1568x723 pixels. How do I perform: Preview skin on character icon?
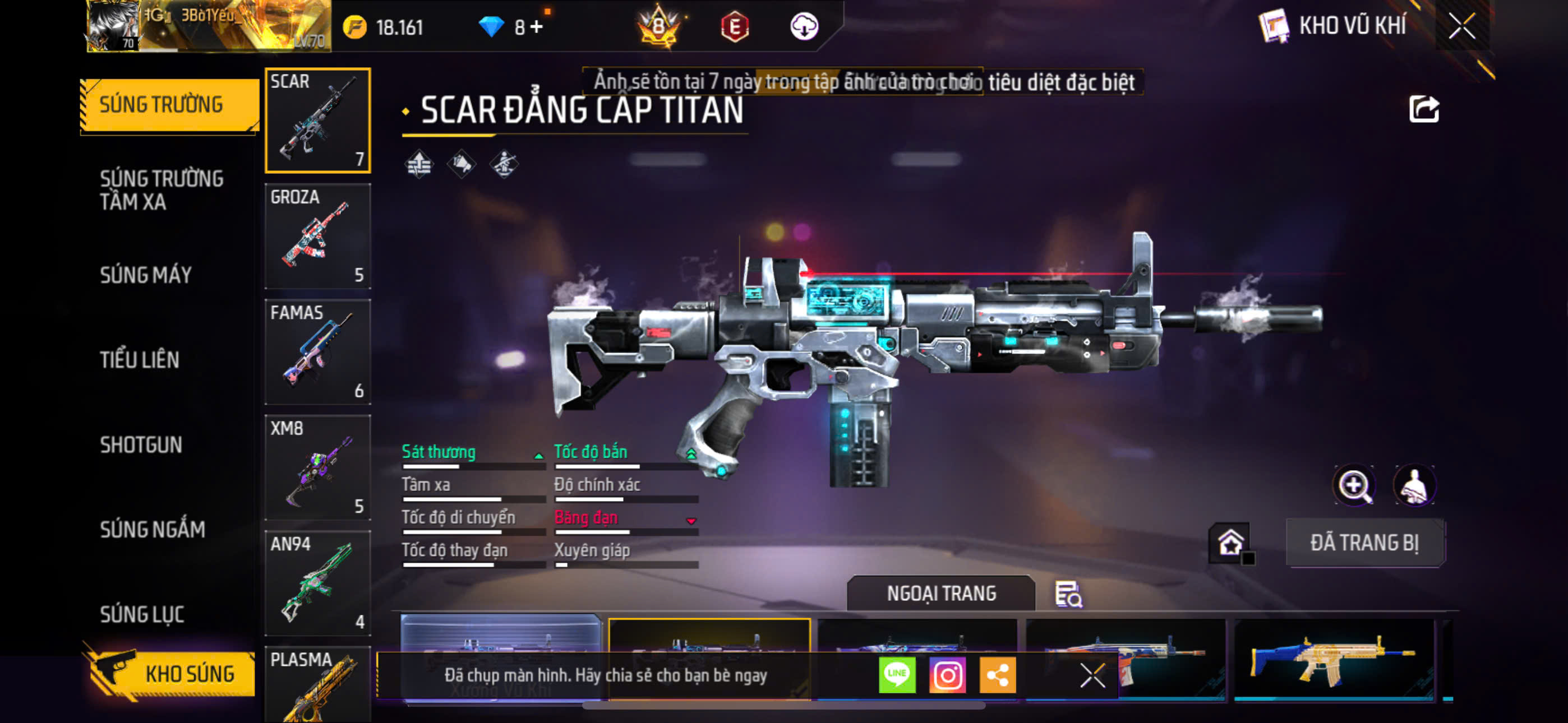point(1414,485)
